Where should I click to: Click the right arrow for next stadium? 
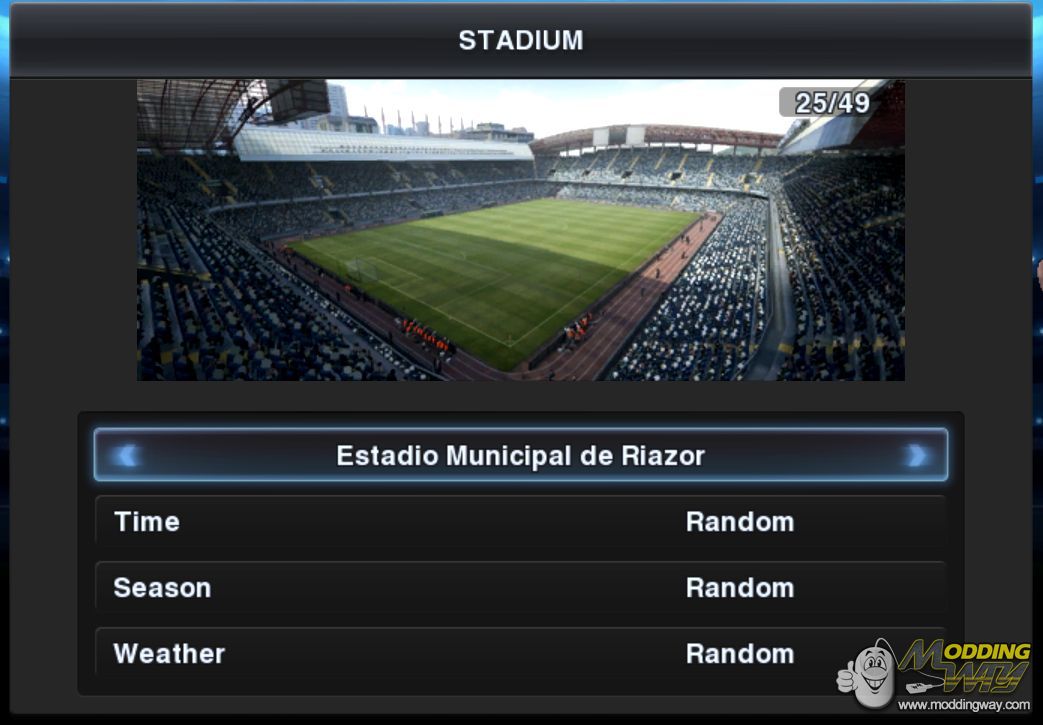pos(915,456)
